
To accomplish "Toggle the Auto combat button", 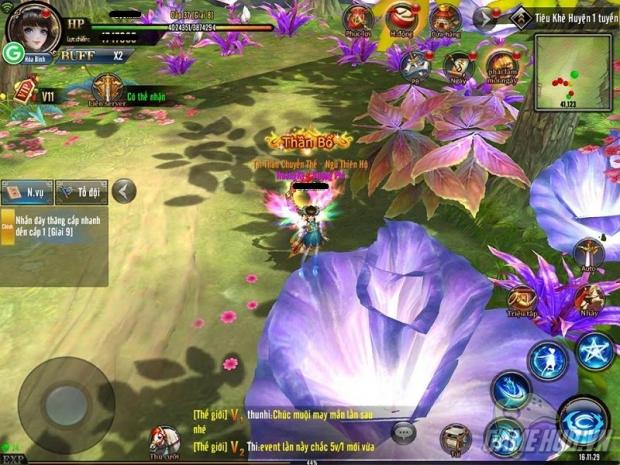I will [x=588, y=255].
